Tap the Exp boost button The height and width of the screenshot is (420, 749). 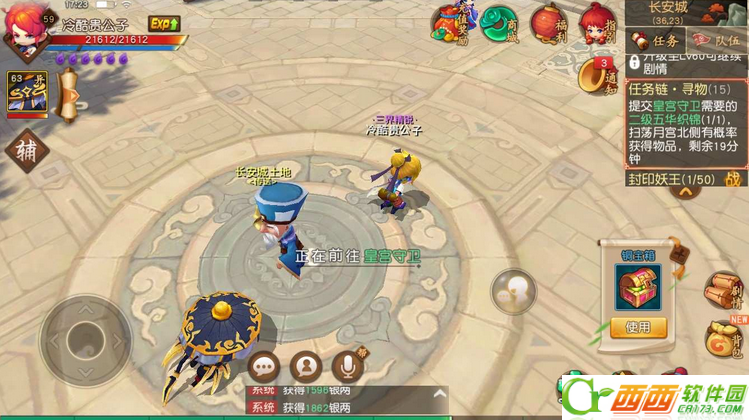(x=164, y=23)
